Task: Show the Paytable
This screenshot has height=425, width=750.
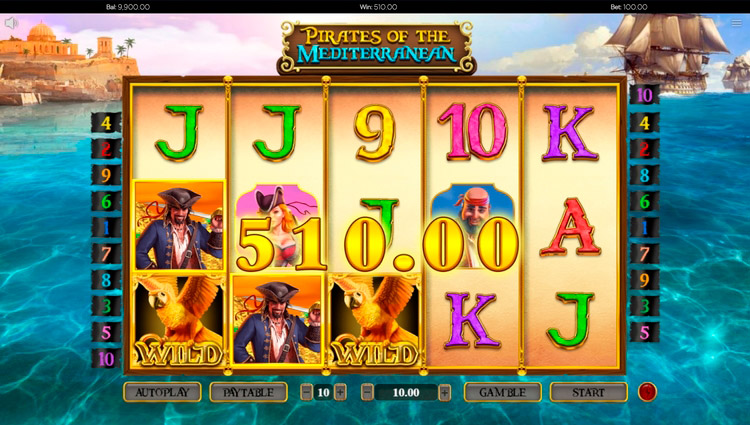Action: pyautogui.click(x=248, y=392)
